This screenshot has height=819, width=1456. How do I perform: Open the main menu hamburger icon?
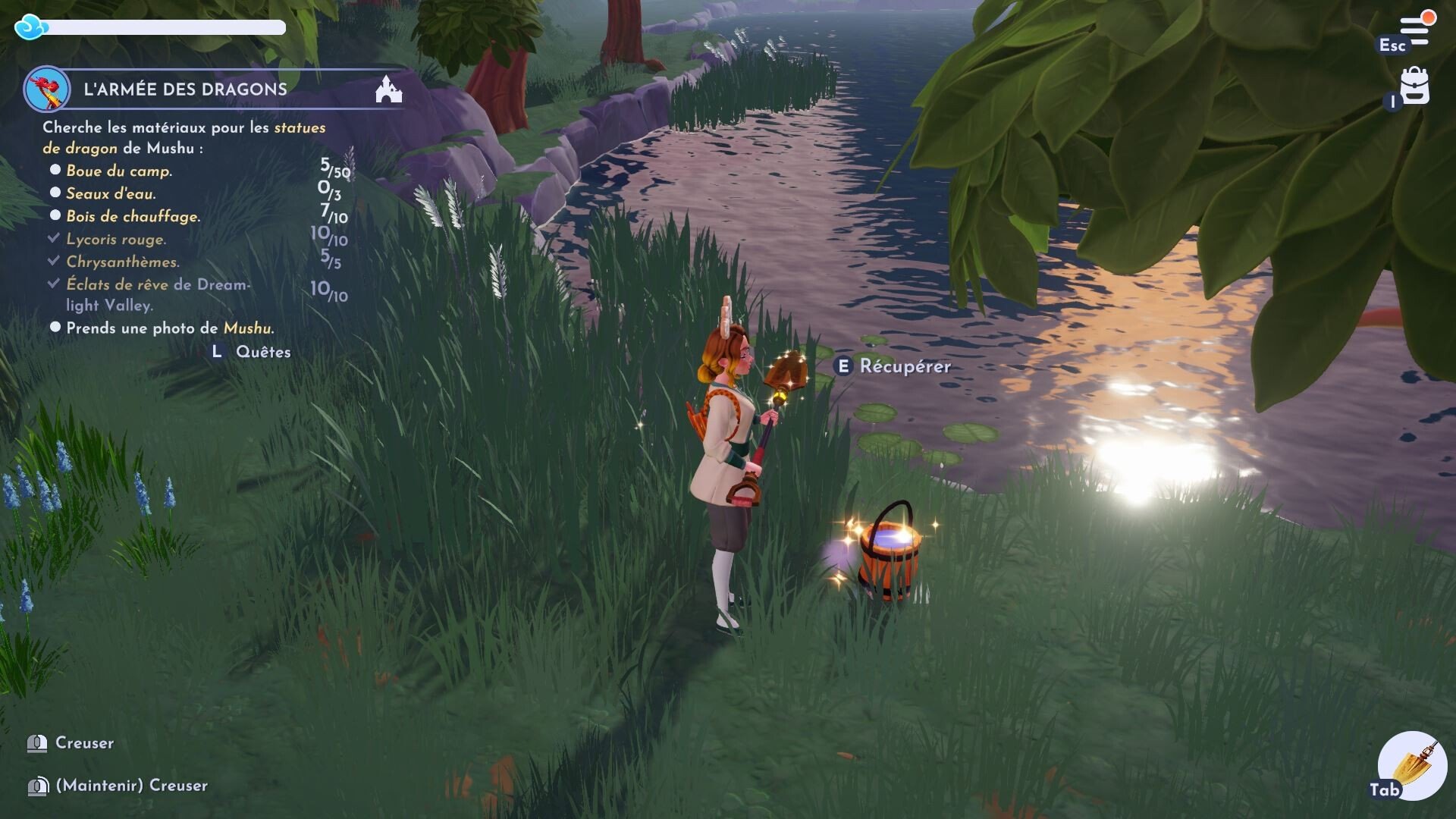pyautogui.click(x=1414, y=31)
